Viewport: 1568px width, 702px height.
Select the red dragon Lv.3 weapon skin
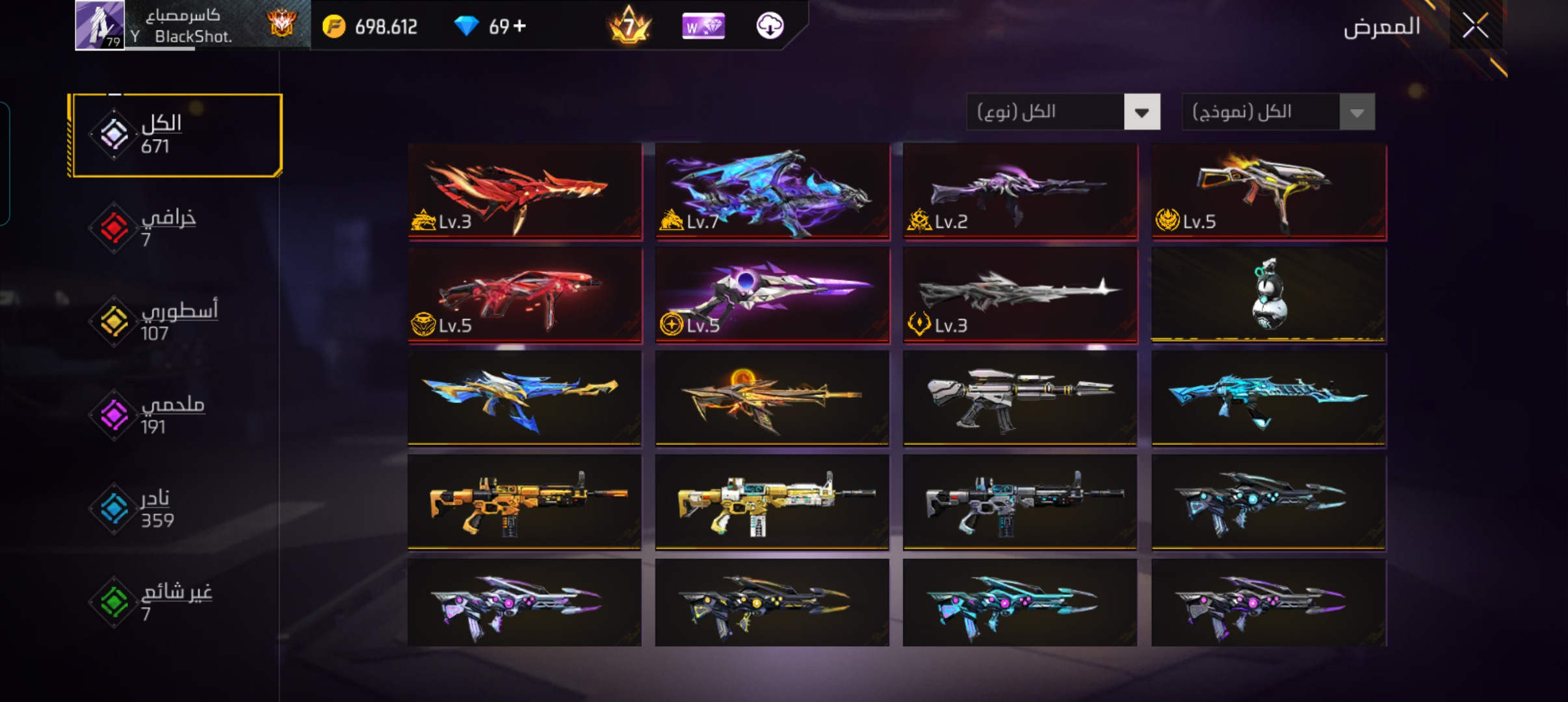(x=525, y=191)
